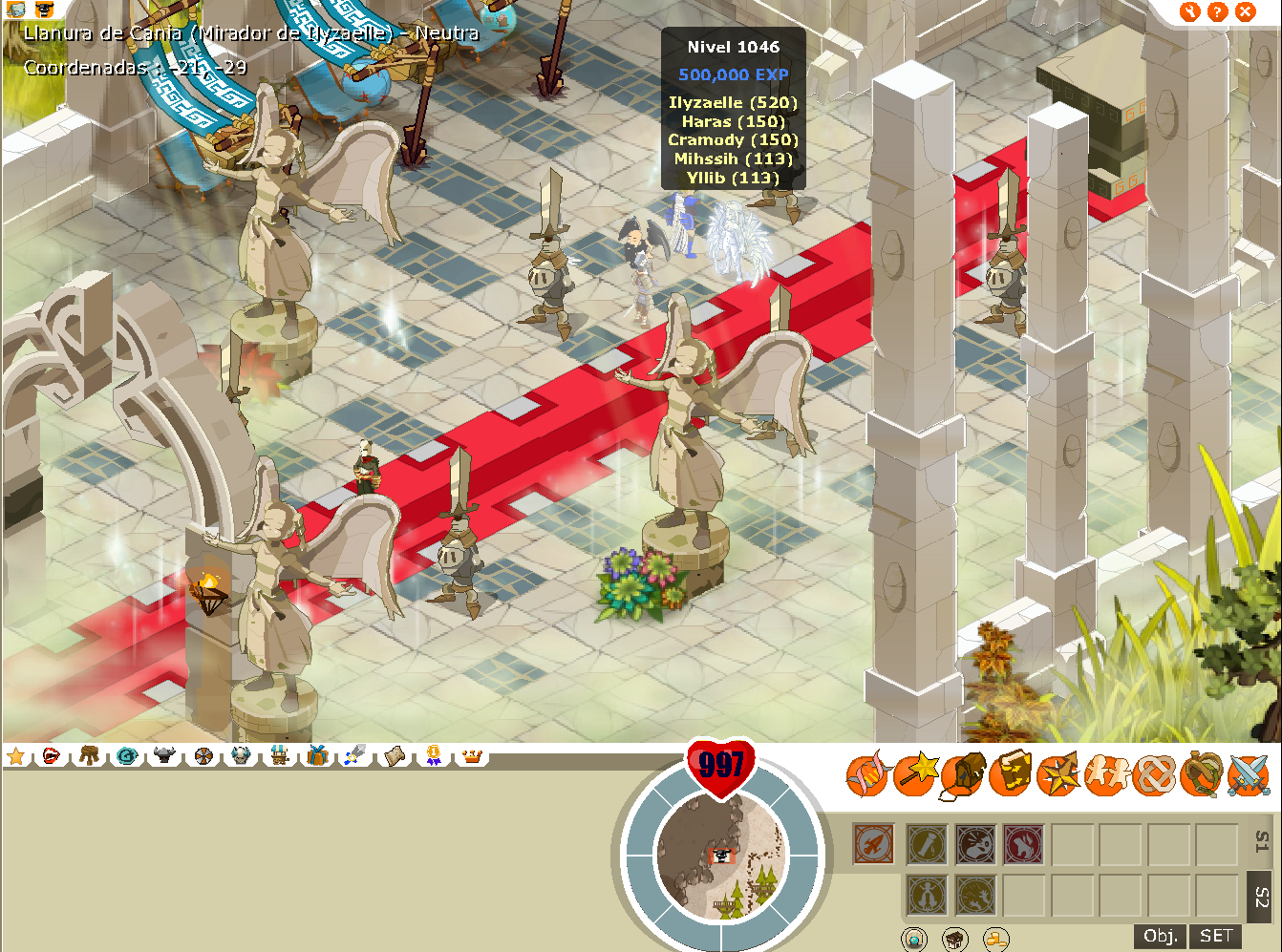Image resolution: width=1282 pixels, height=952 pixels.
Task: Close the game with the orange X
Action: coord(1245,11)
